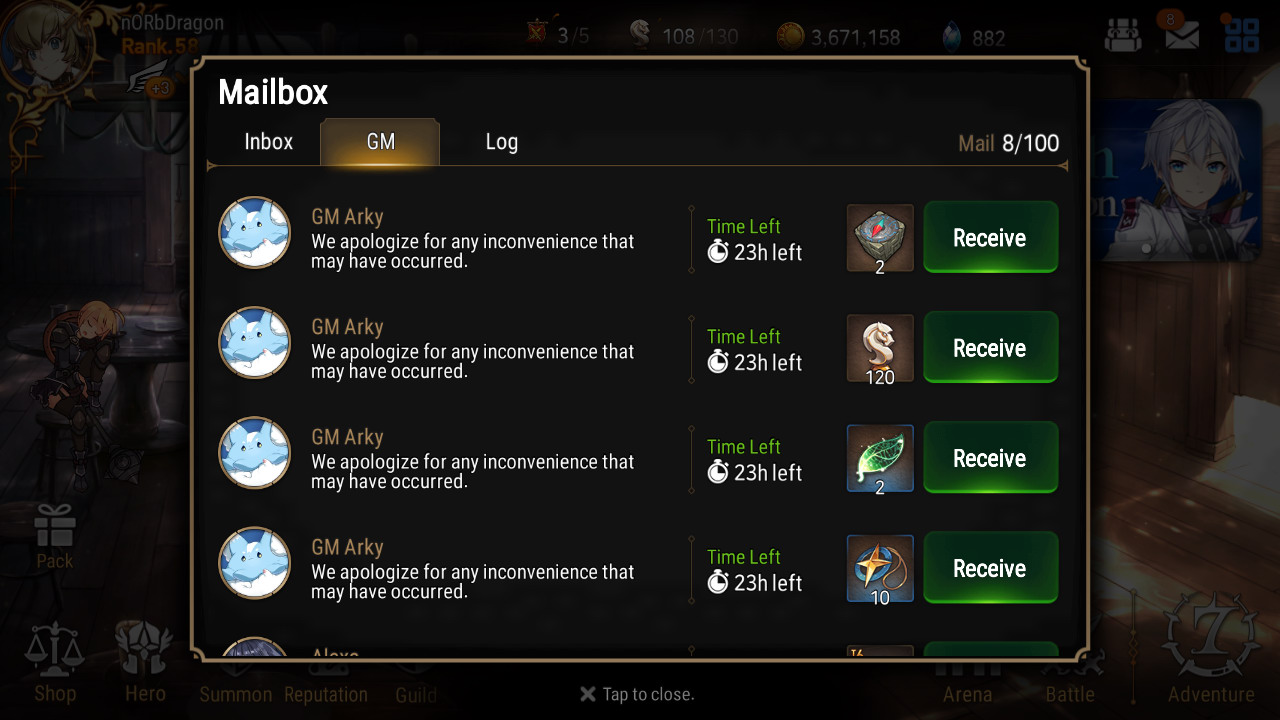
Task: View the compass stone item icon
Action: [x=880, y=238]
